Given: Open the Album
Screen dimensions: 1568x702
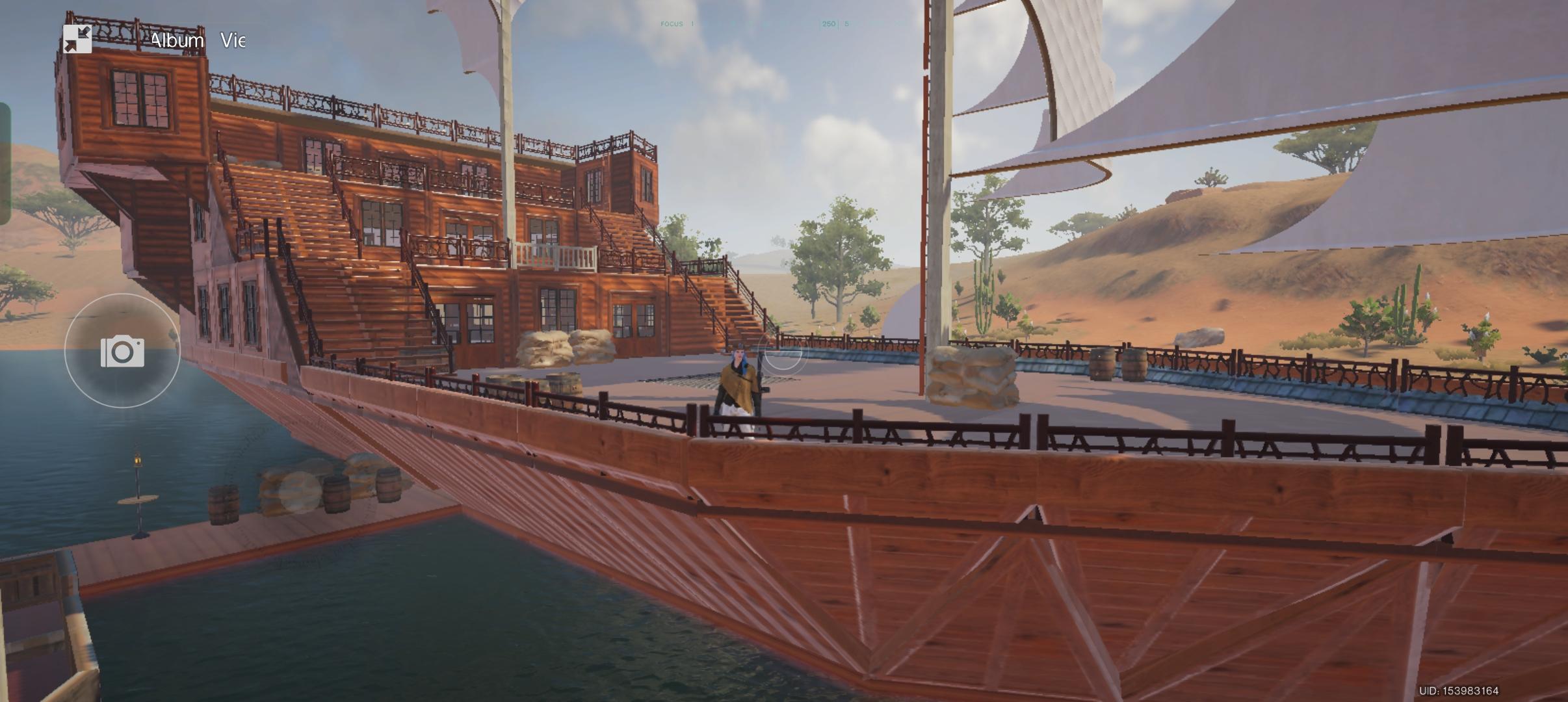Looking at the screenshot, I should [177, 40].
